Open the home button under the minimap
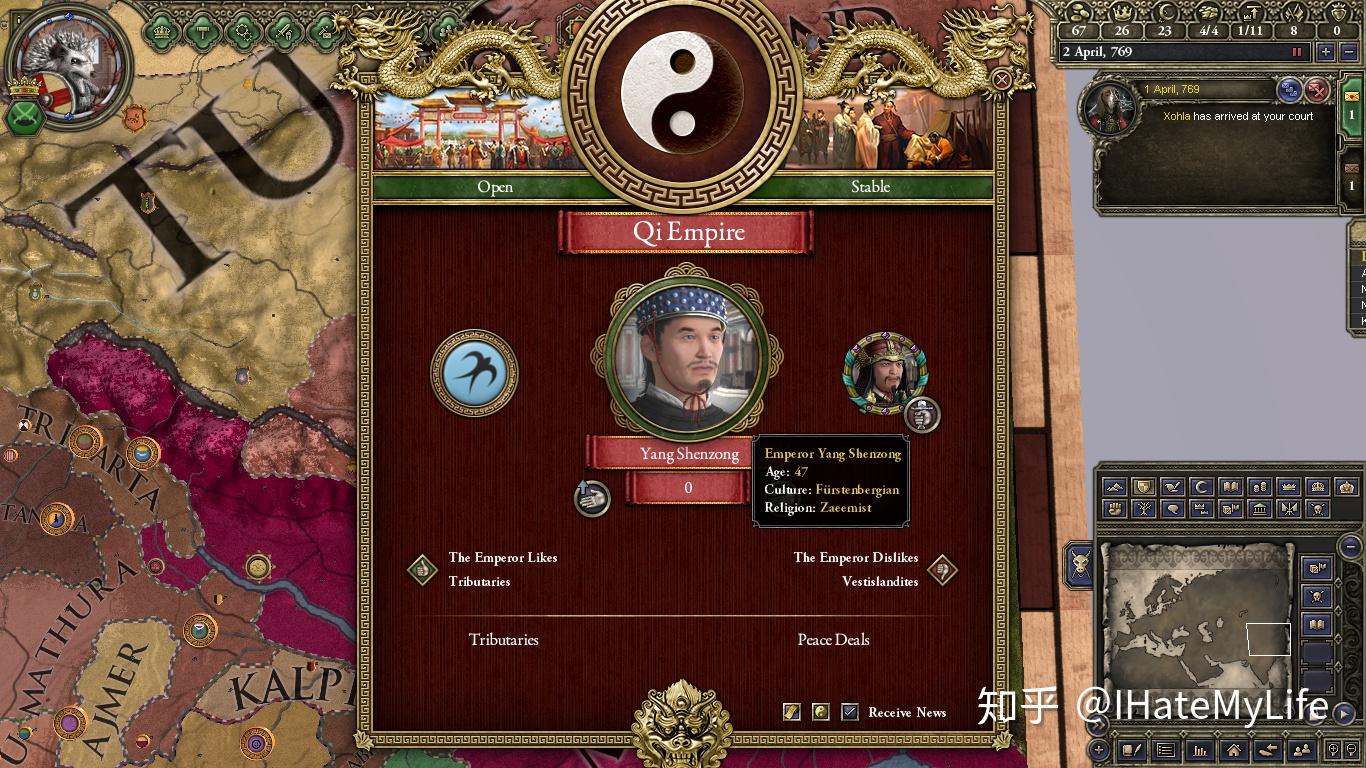 1233,750
